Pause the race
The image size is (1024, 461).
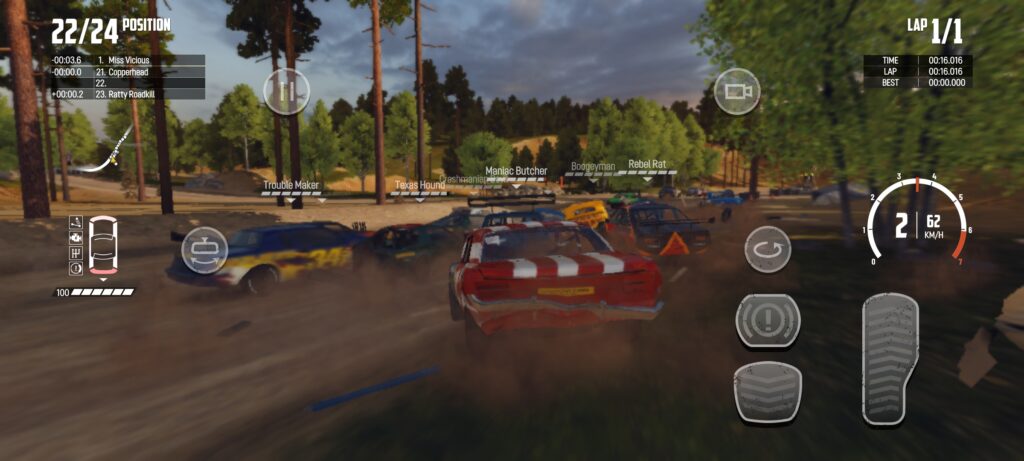[286, 92]
